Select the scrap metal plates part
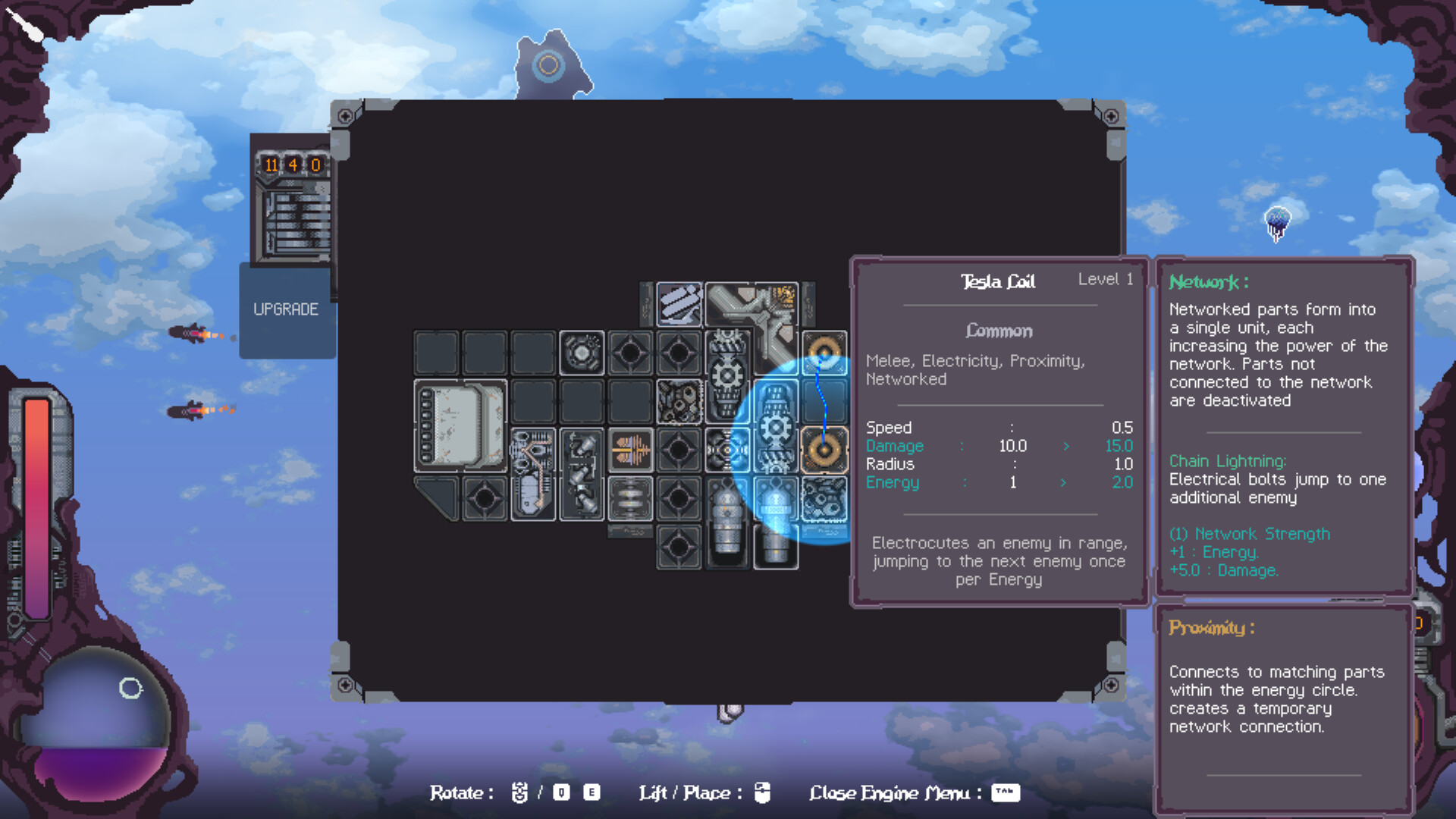The width and height of the screenshot is (1456, 819). point(679,303)
